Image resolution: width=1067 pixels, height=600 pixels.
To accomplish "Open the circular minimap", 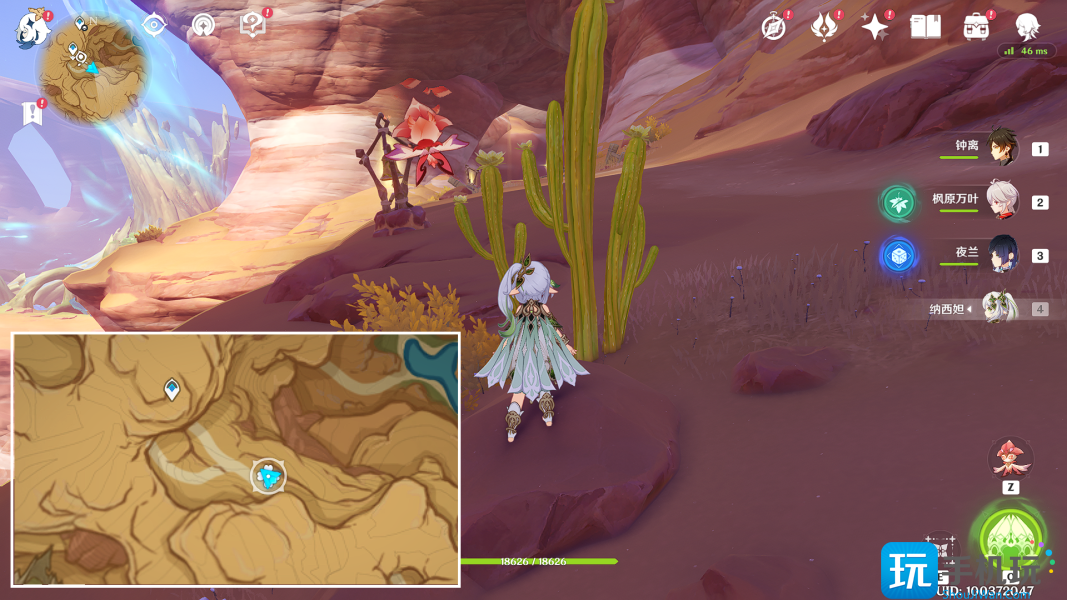I will coord(92,70).
